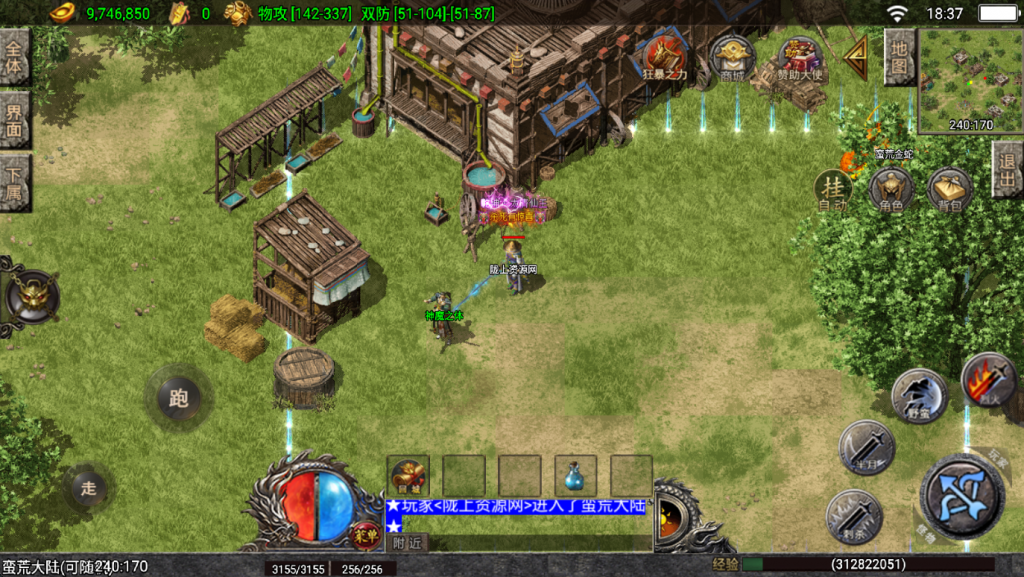Activate the 野蛮 charge skill
The height and width of the screenshot is (577, 1024).
point(919,395)
